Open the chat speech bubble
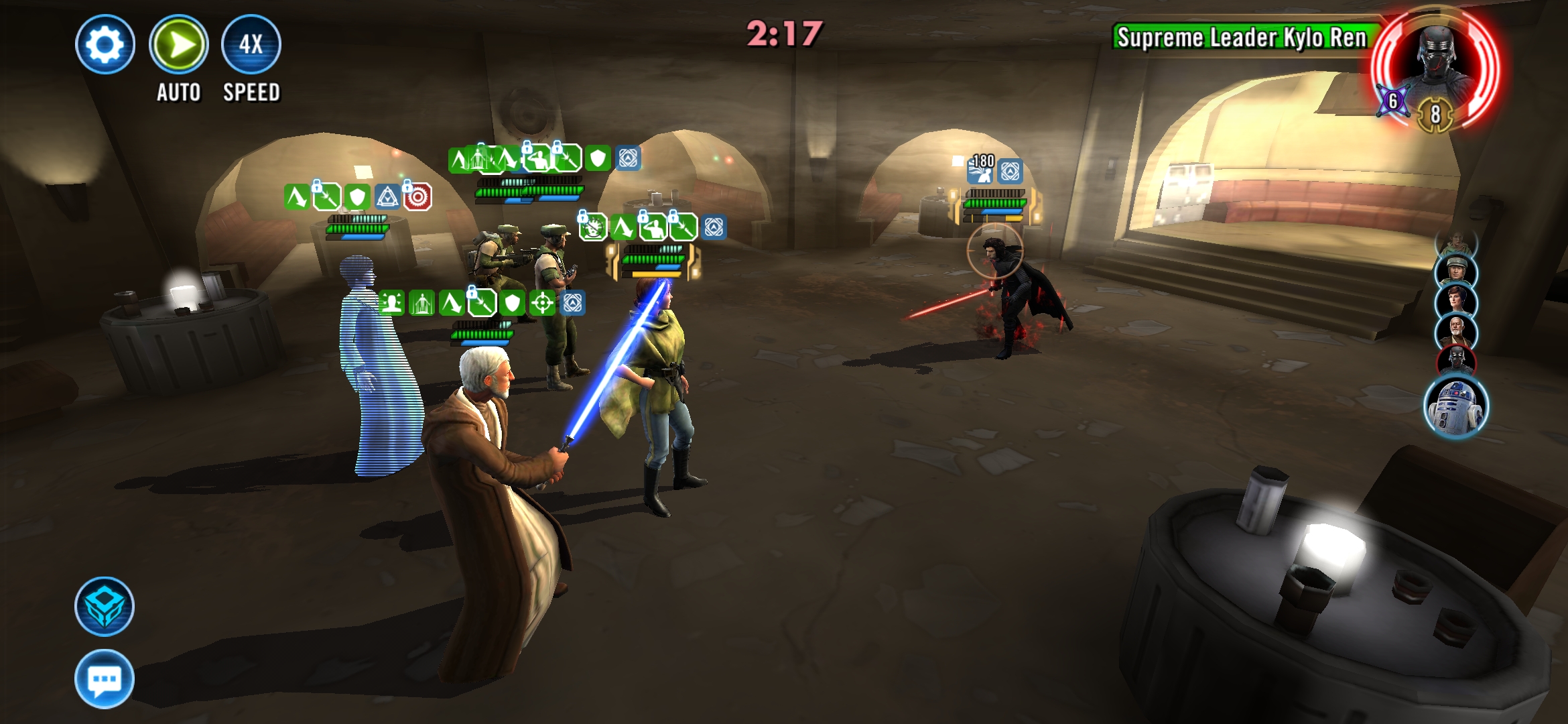Viewport: 1568px width, 724px height. click(x=105, y=678)
